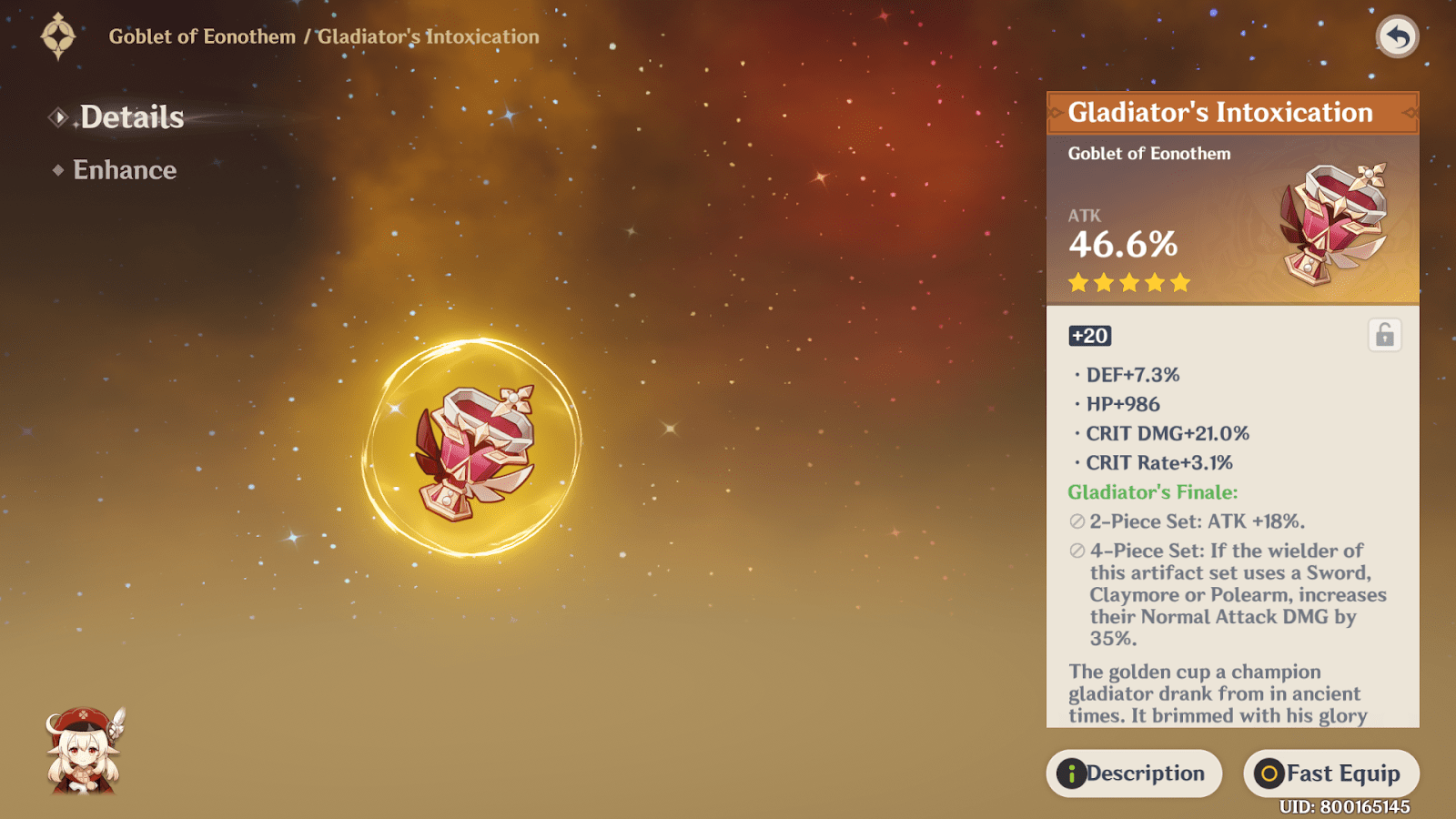Image resolution: width=1456 pixels, height=819 pixels.
Task: Click Klee's character portrait
Action: point(84,752)
